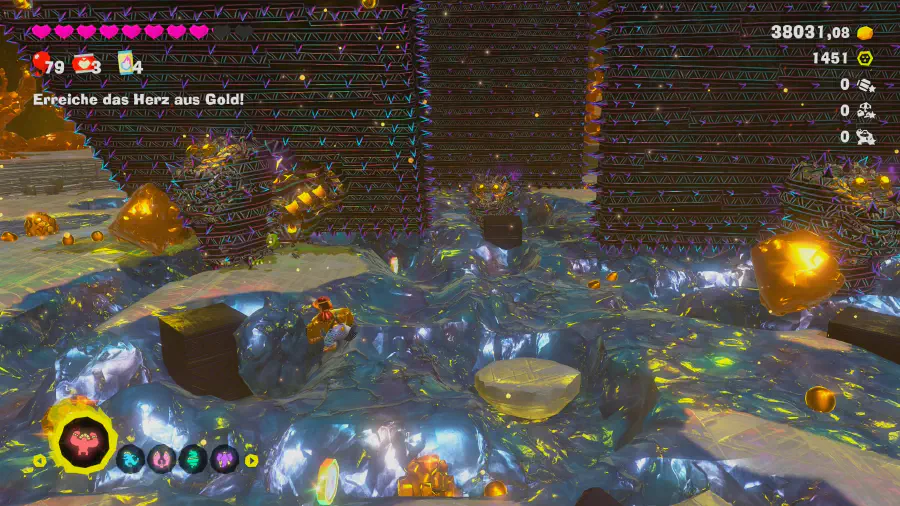Screen dimensions: 900x506
Task: Click the left yellow arrow of the transformation selector
Action: 40,460
